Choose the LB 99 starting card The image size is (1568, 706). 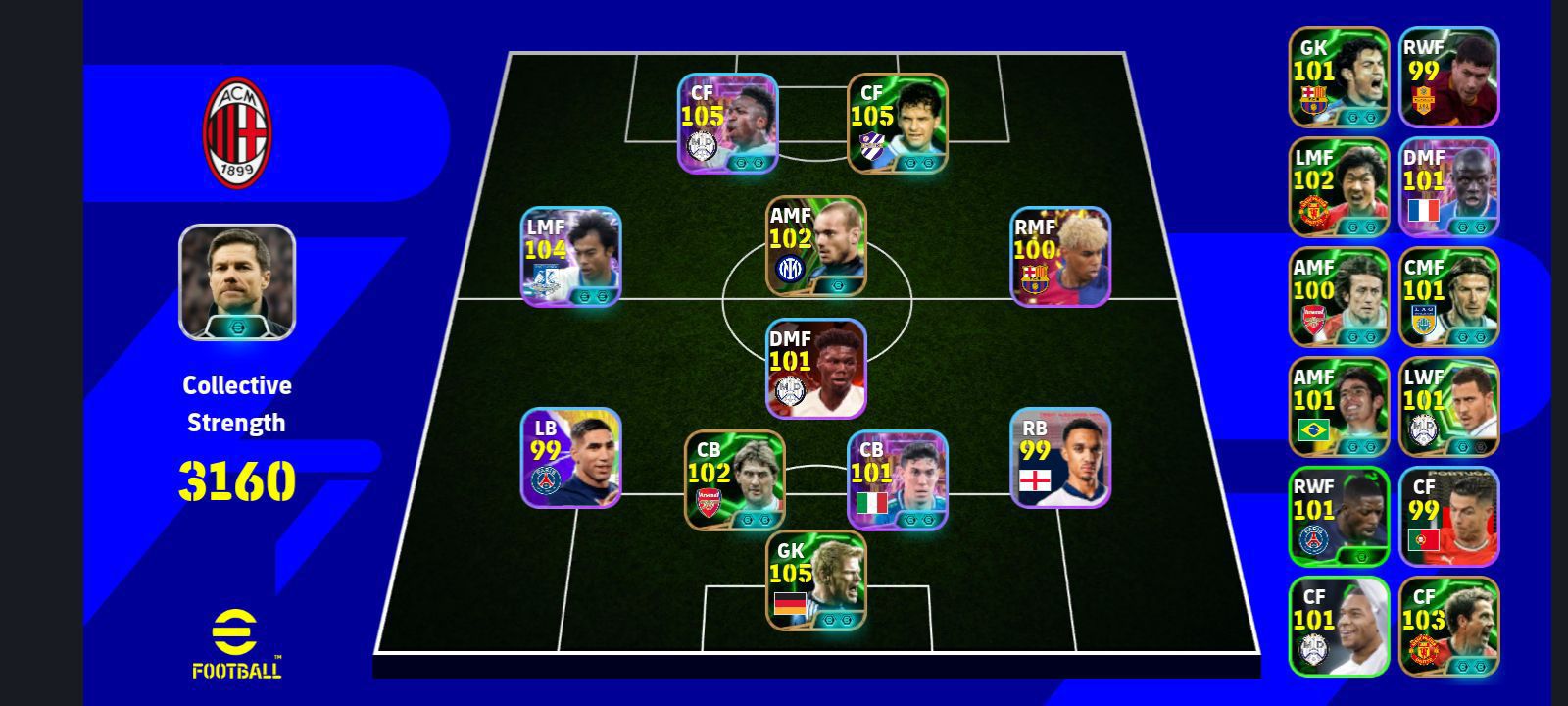pos(571,458)
